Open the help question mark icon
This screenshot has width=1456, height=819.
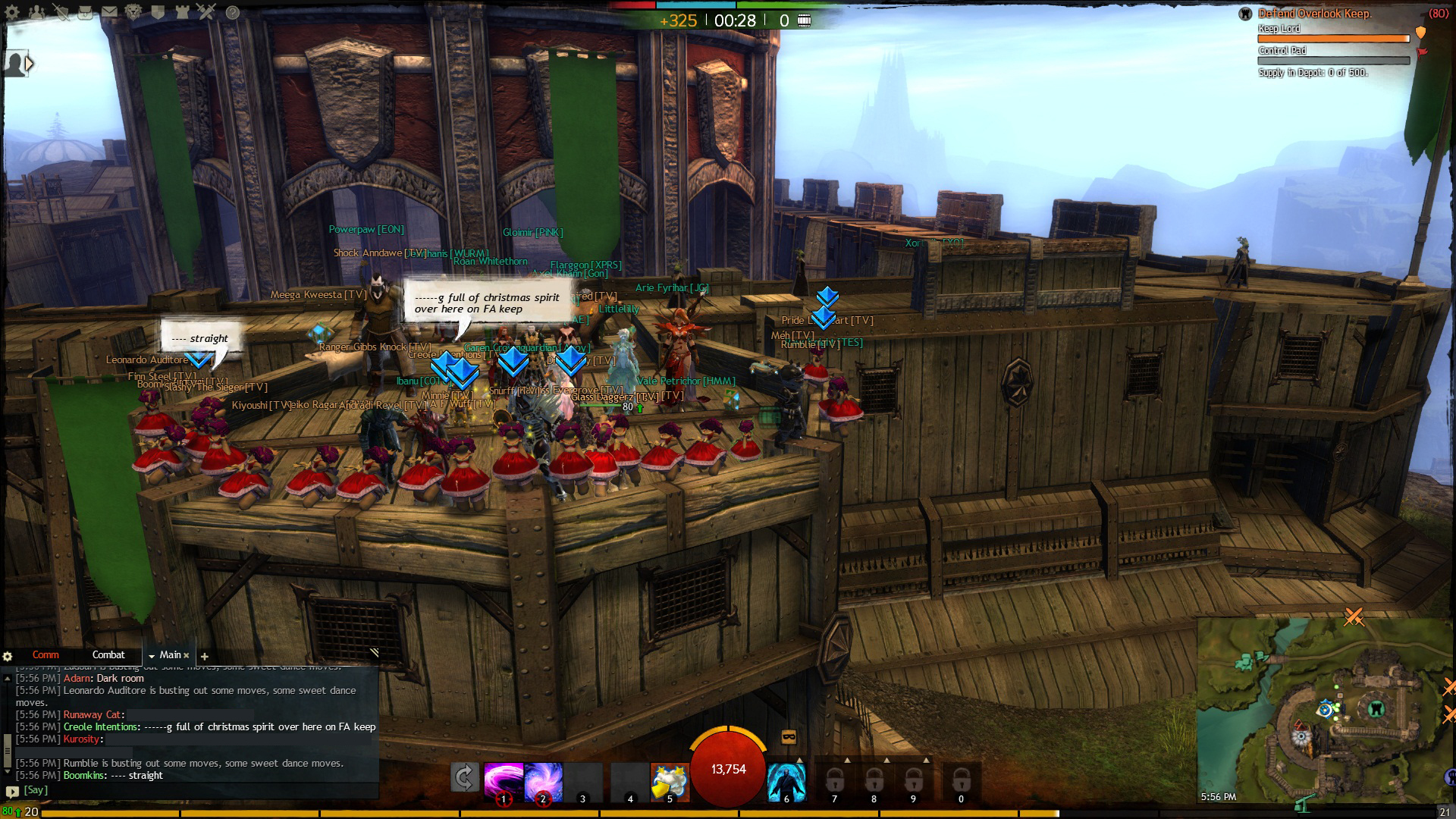[232, 12]
